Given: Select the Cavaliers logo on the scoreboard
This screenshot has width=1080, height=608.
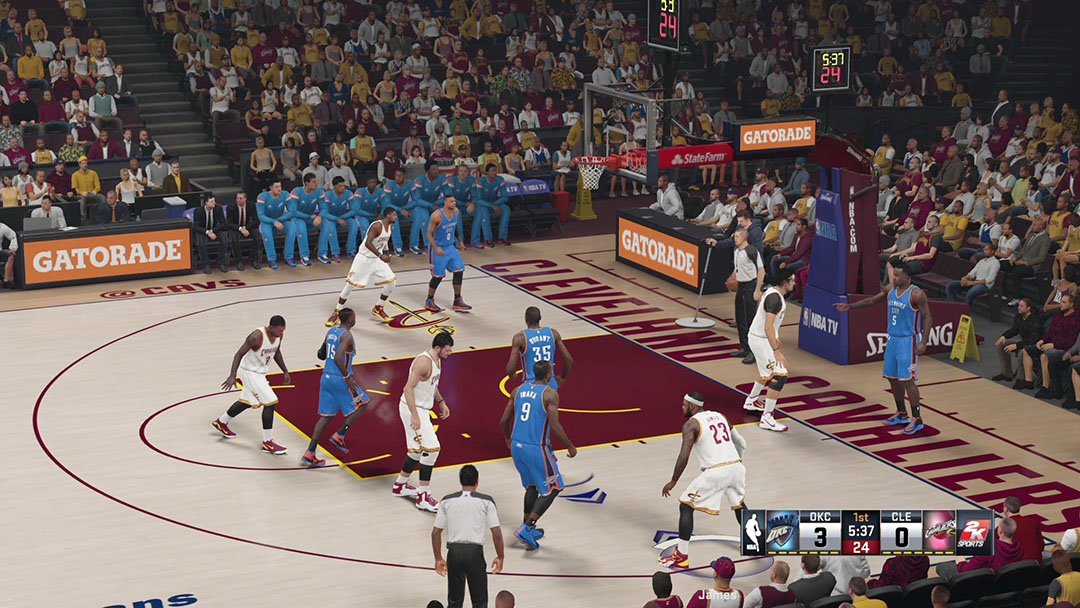Looking at the screenshot, I should (x=938, y=532).
